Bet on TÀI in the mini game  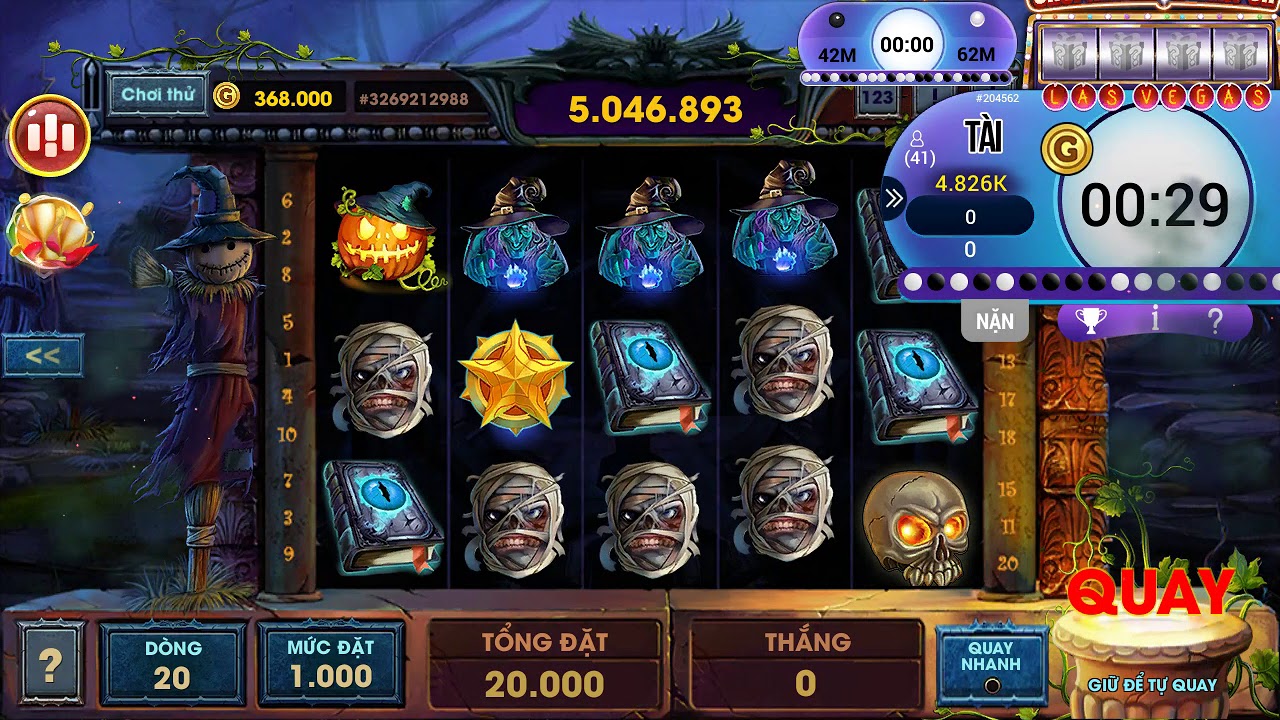click(x=983, y=138)
